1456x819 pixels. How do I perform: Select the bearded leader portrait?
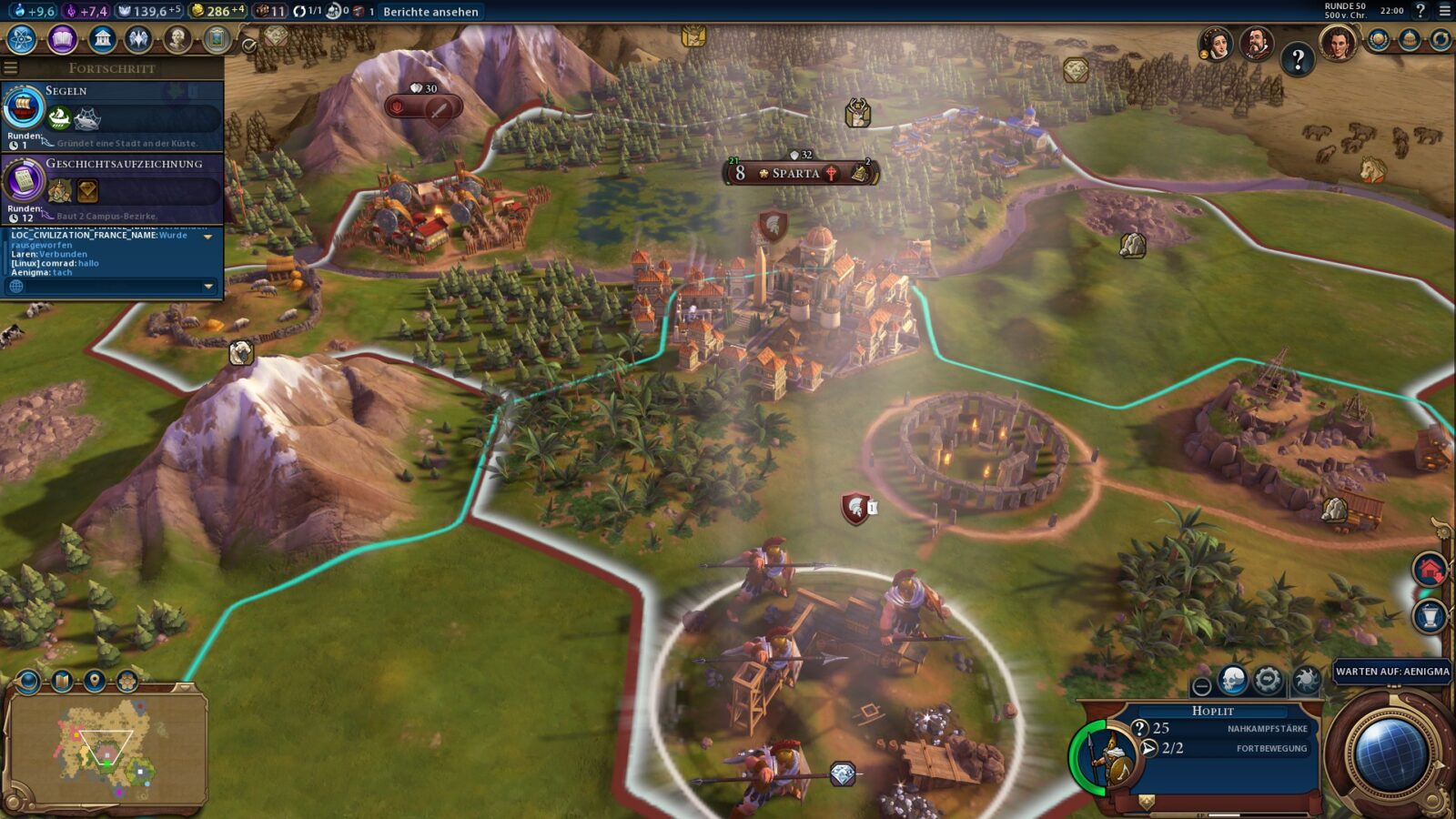click(1256, 43)
